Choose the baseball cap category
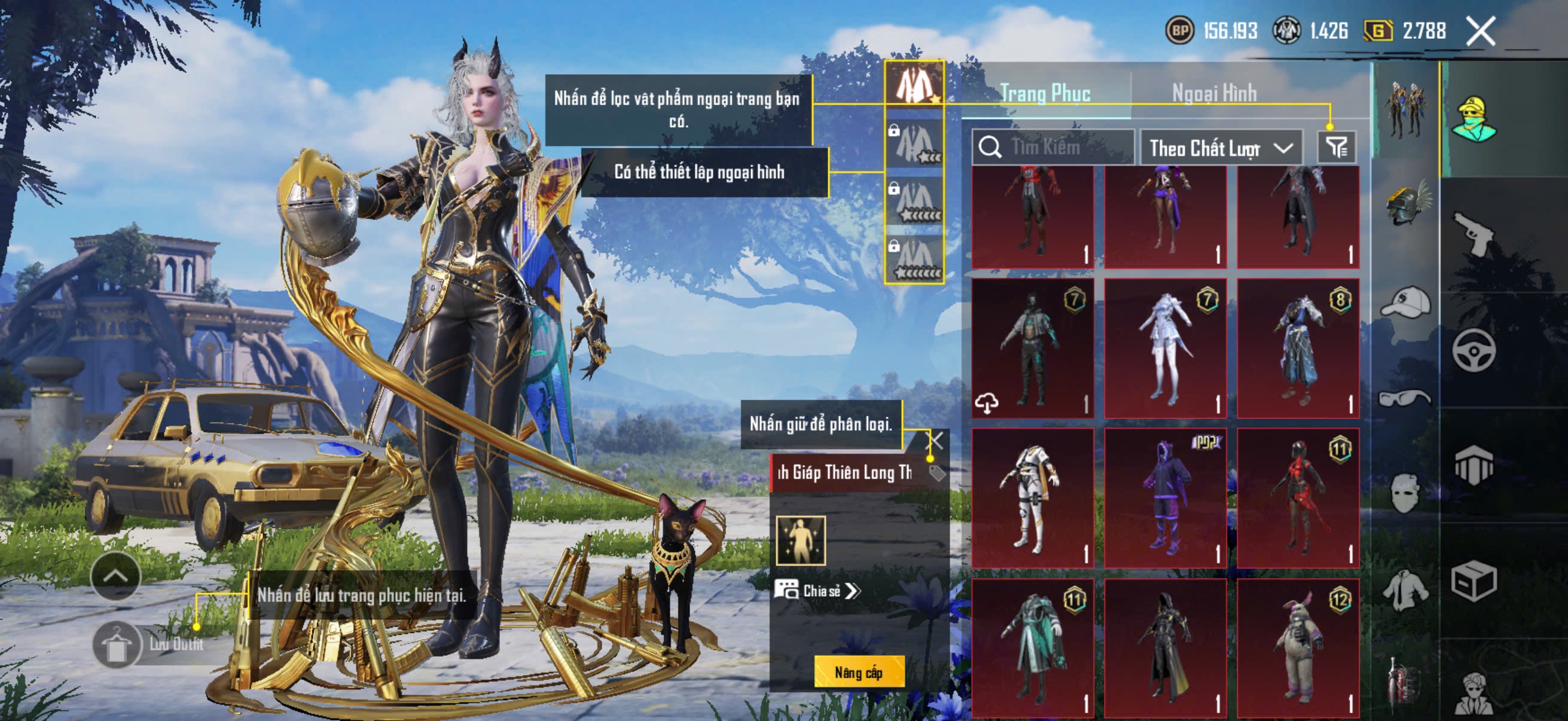Viewport: 1568px width, 721px height. [x=1405, y=303]
